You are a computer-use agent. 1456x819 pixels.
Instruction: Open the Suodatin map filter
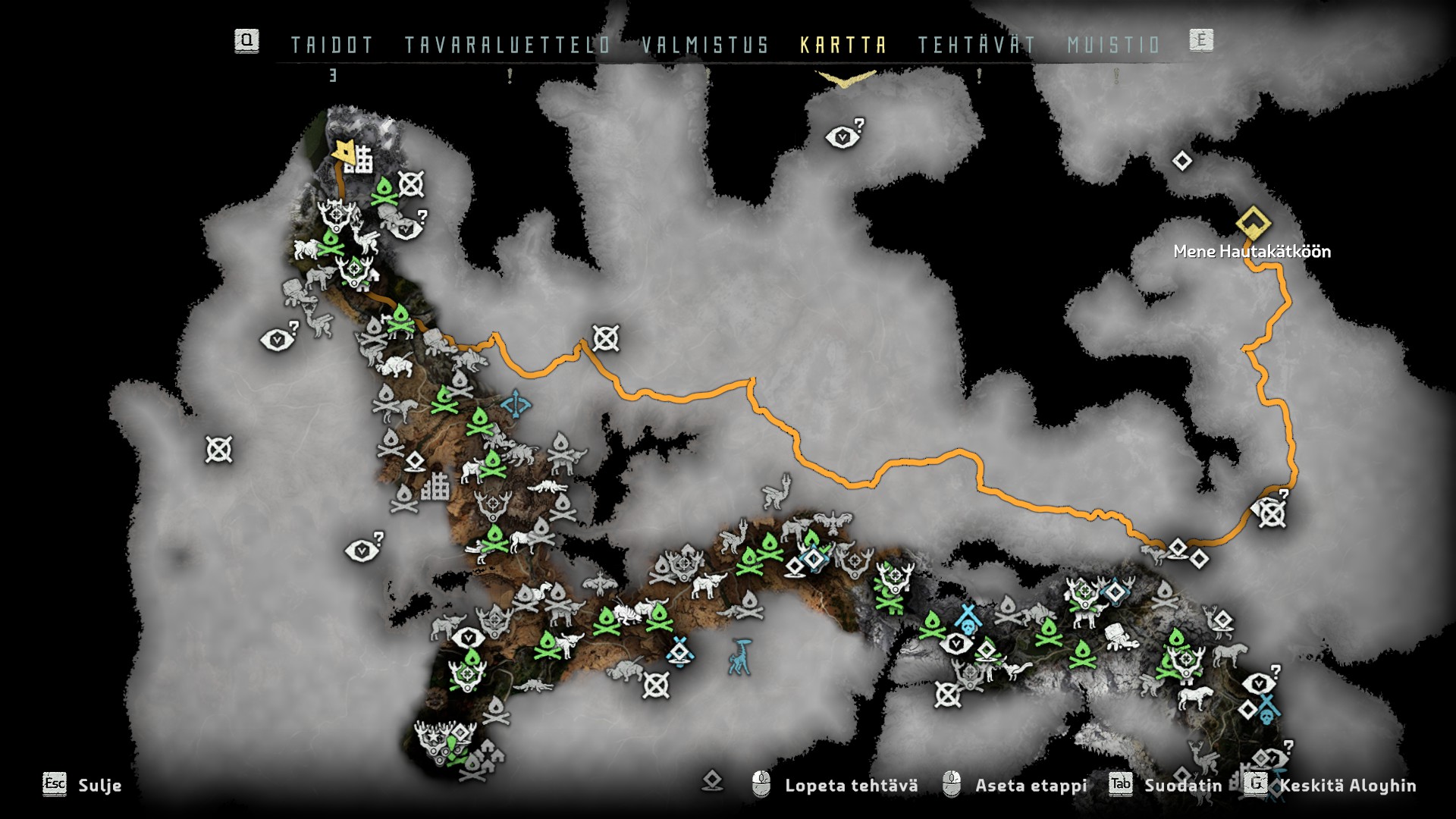coord(1182,786)
